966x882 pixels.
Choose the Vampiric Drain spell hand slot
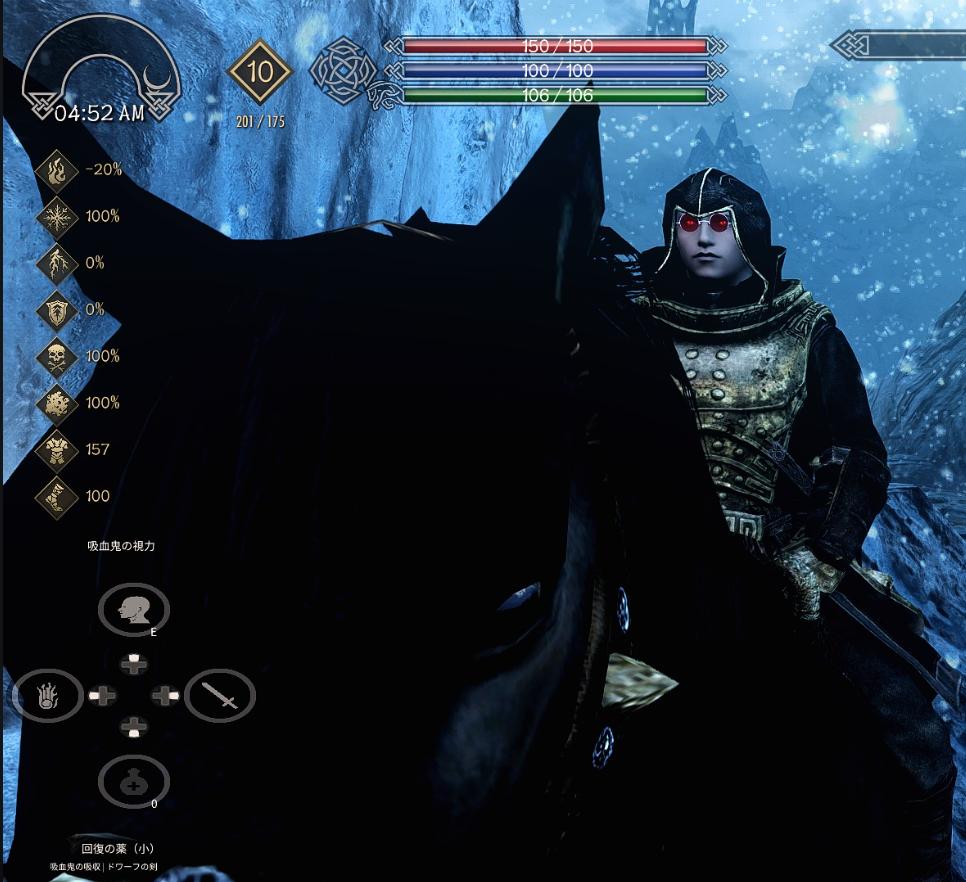[47, 695]
